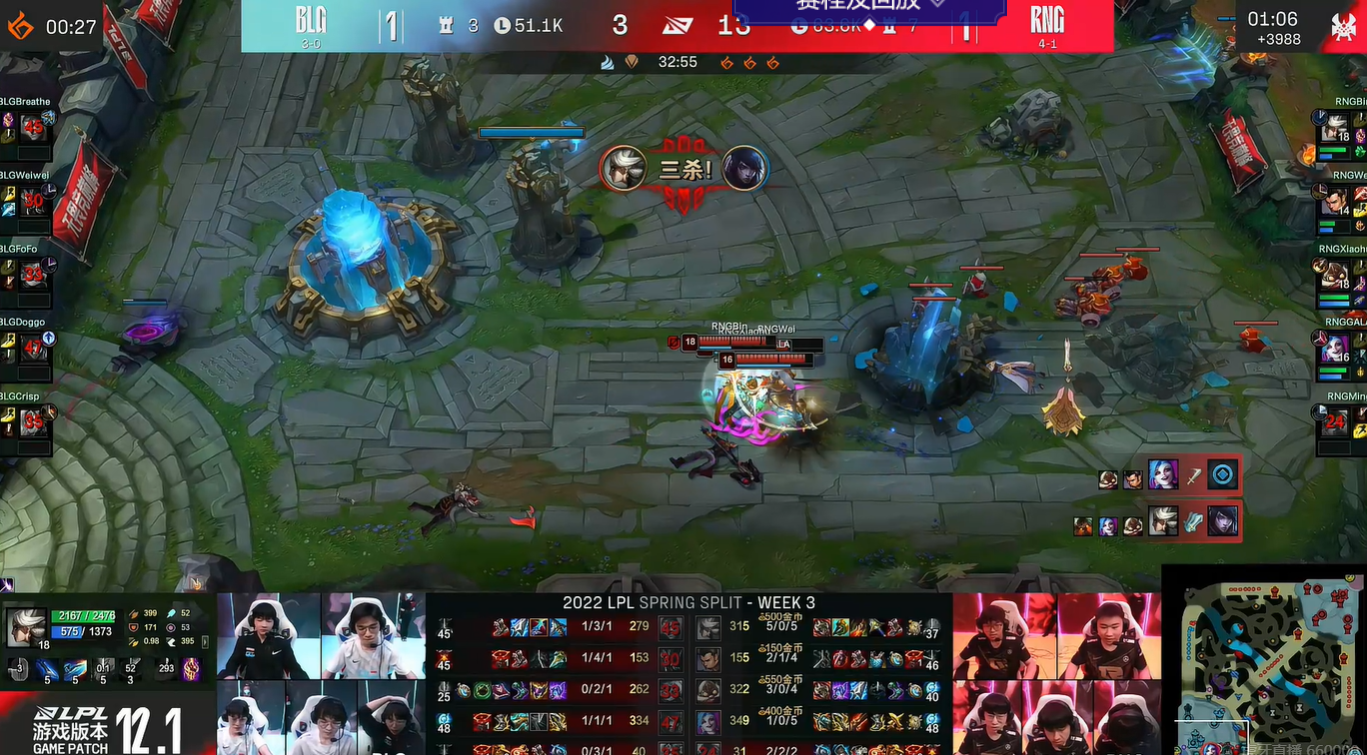This screenshot has height=755, width=1367.
Task: Click the turret icon beside BLG's tower count
Action: coord(447,25)
